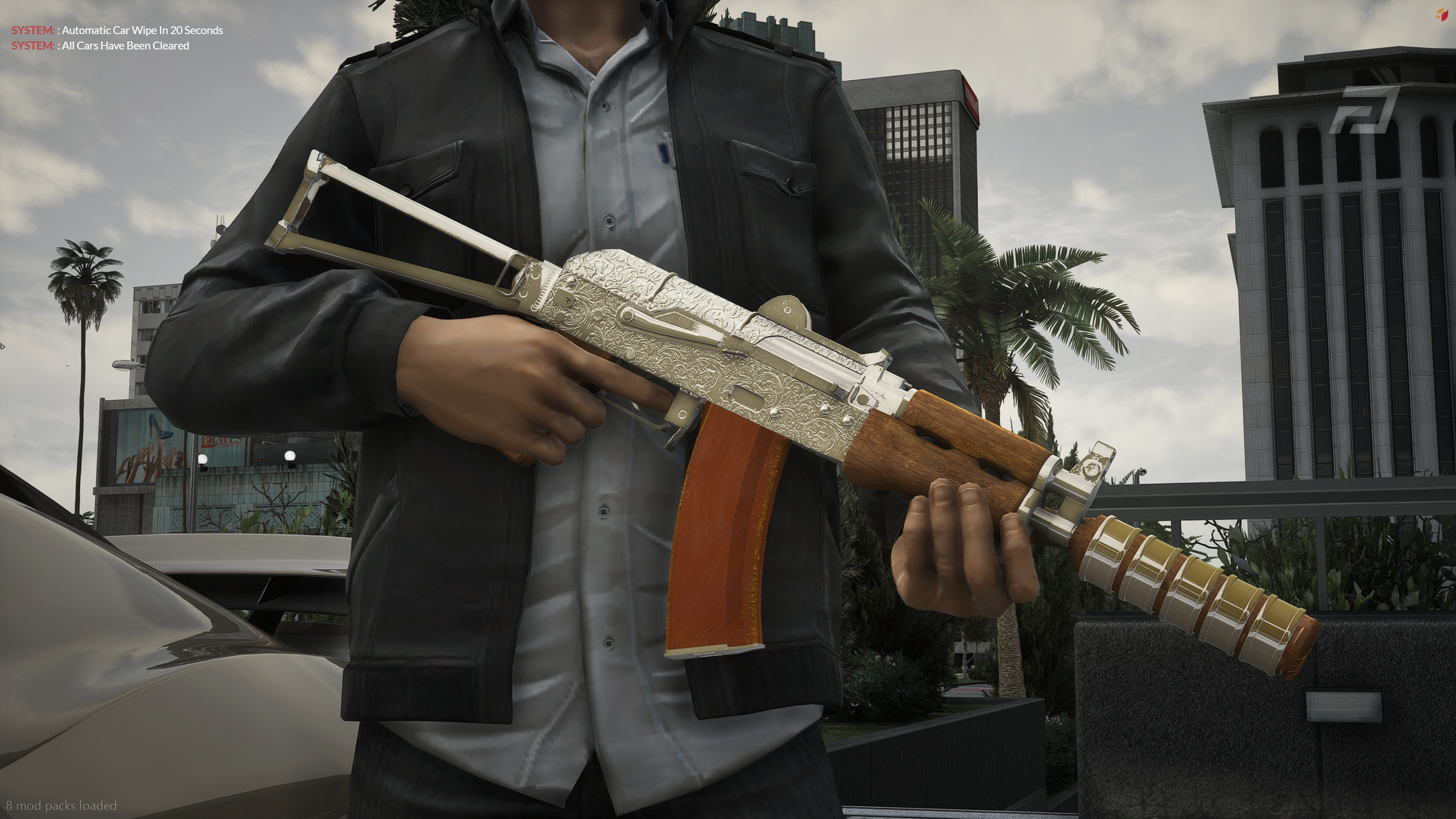This screenshot has width=1456, height=819.
Task: Click the orange and red leaf watermark icon
Action: coord(1441,15)
